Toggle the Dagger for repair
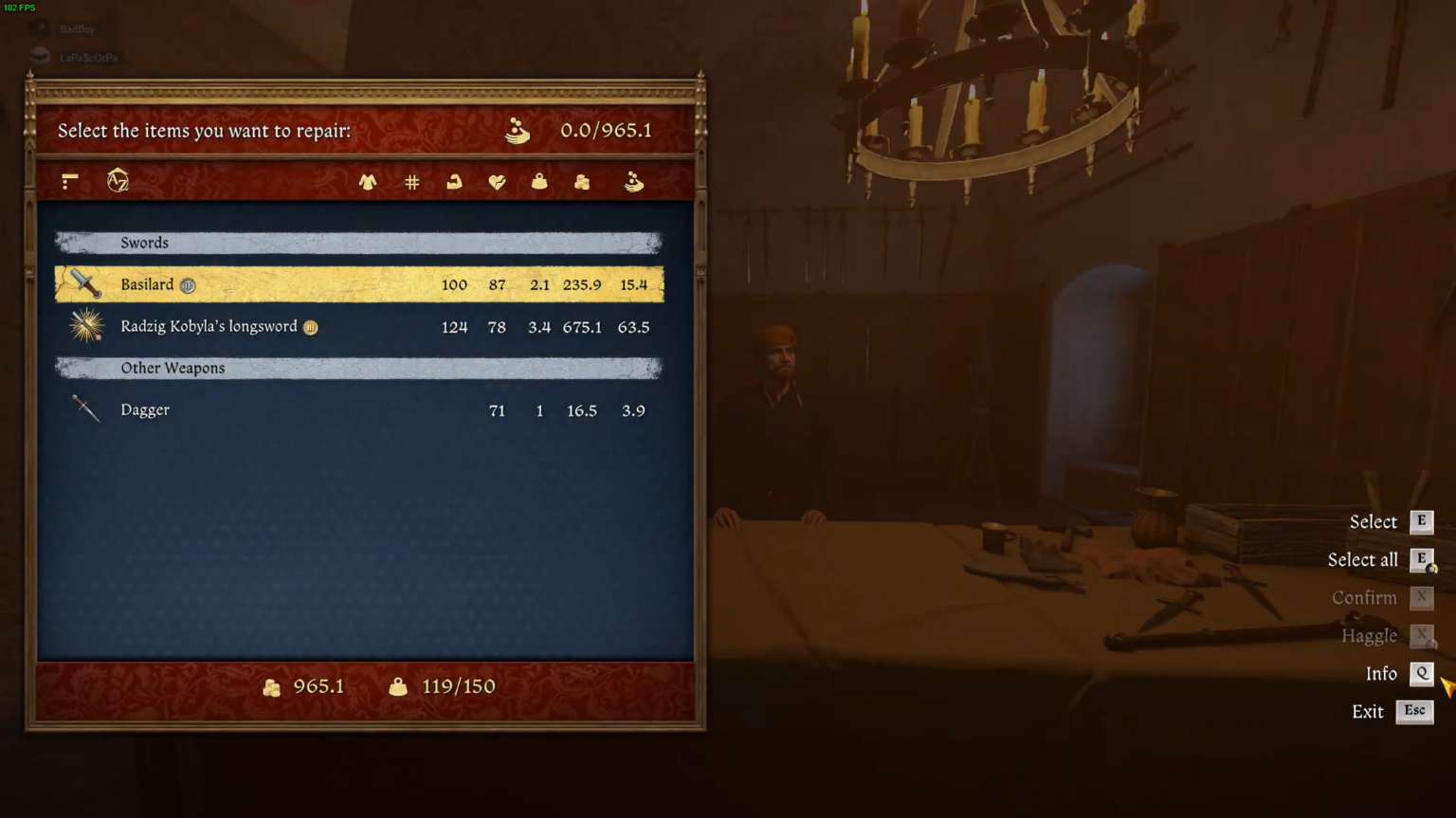 [284, 409]
